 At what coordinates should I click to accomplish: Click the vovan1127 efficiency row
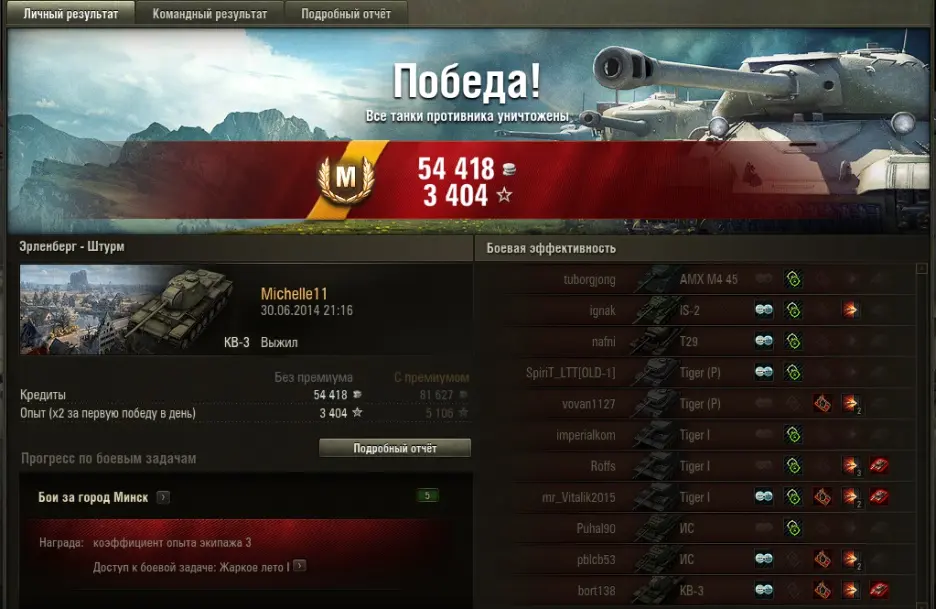point(700,404)
